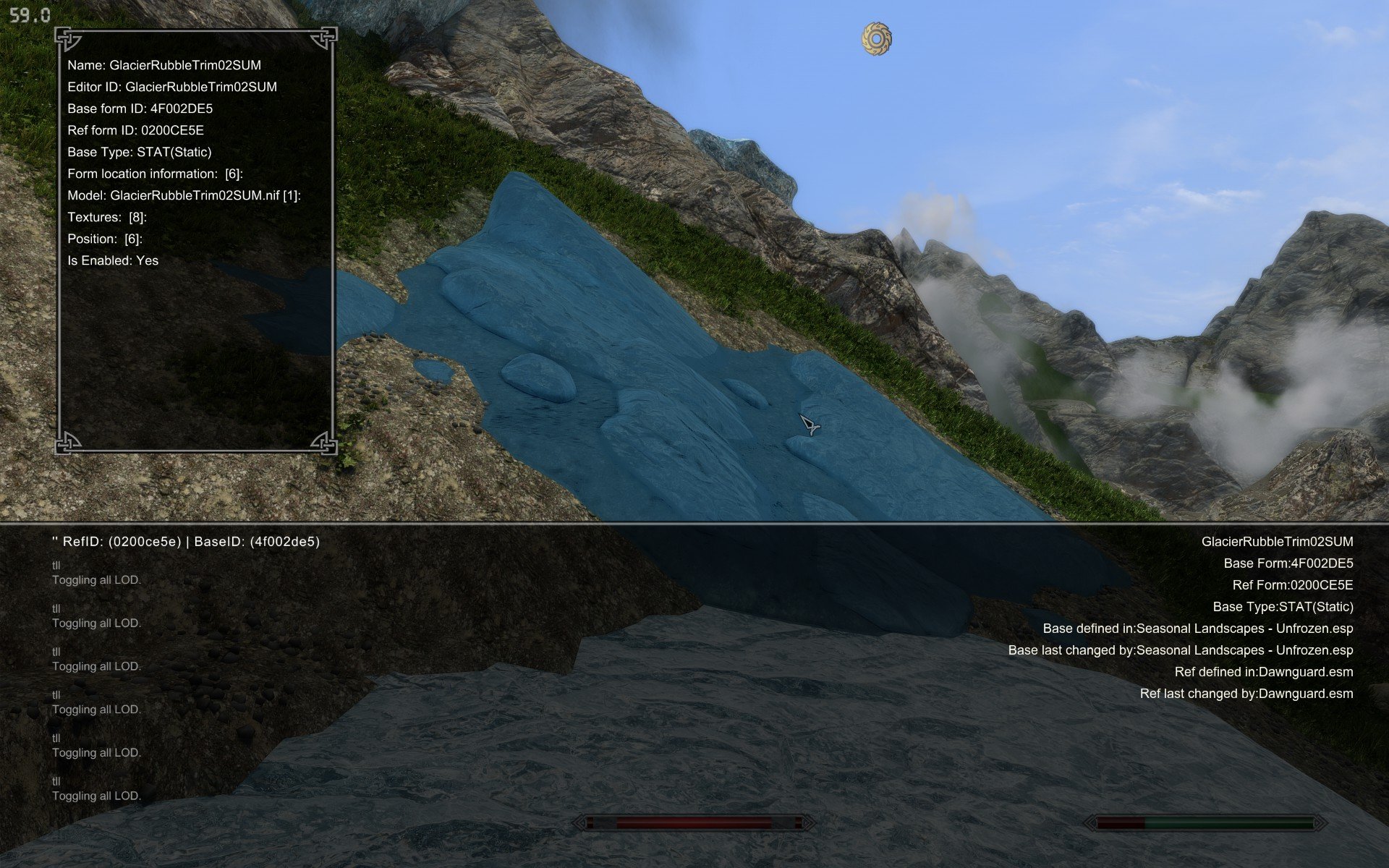This screenshot has width=1389, height=868.
Task: Open the Textures list entry
Action: 107,217
